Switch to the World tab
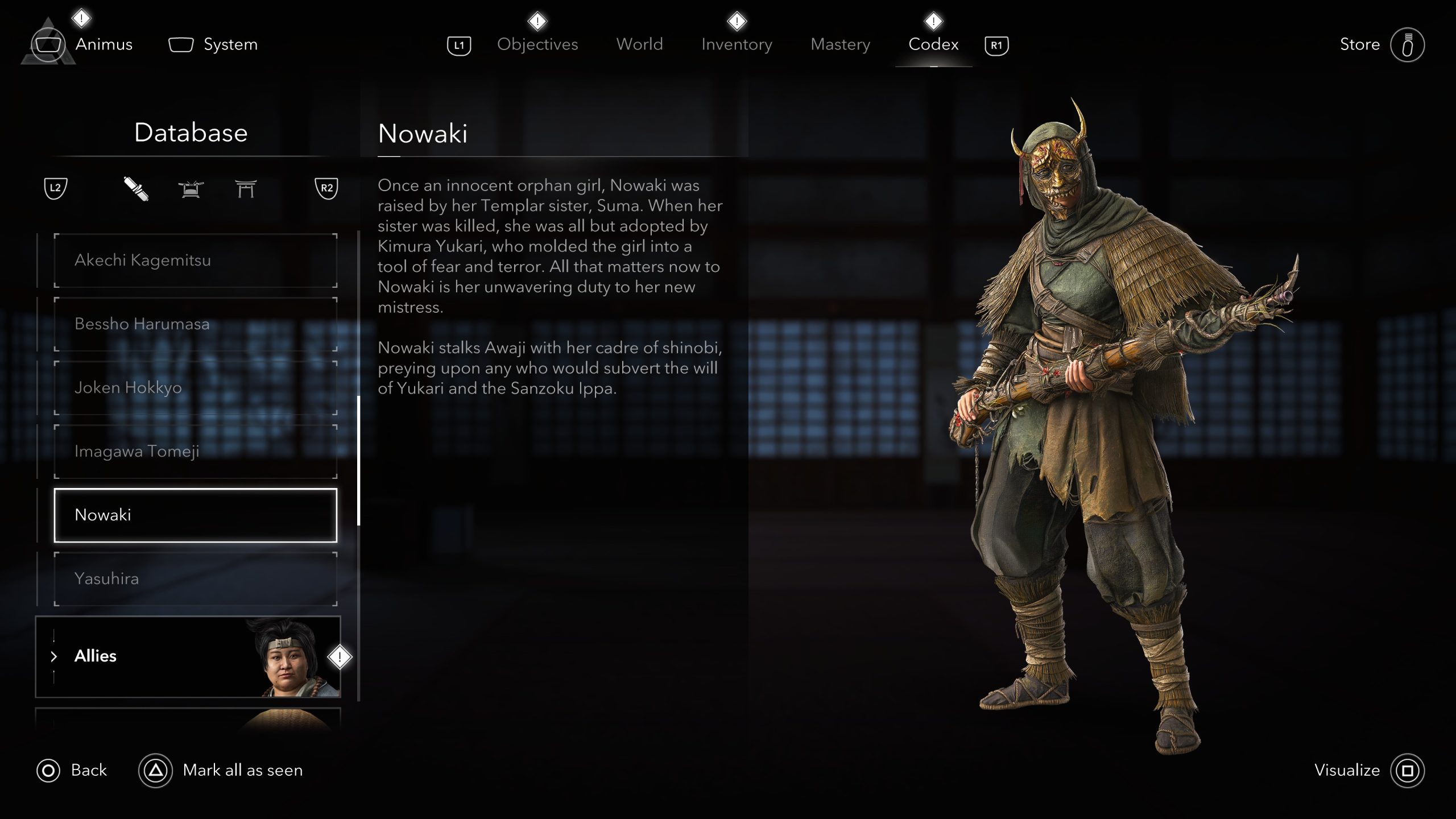 point(639,44)
